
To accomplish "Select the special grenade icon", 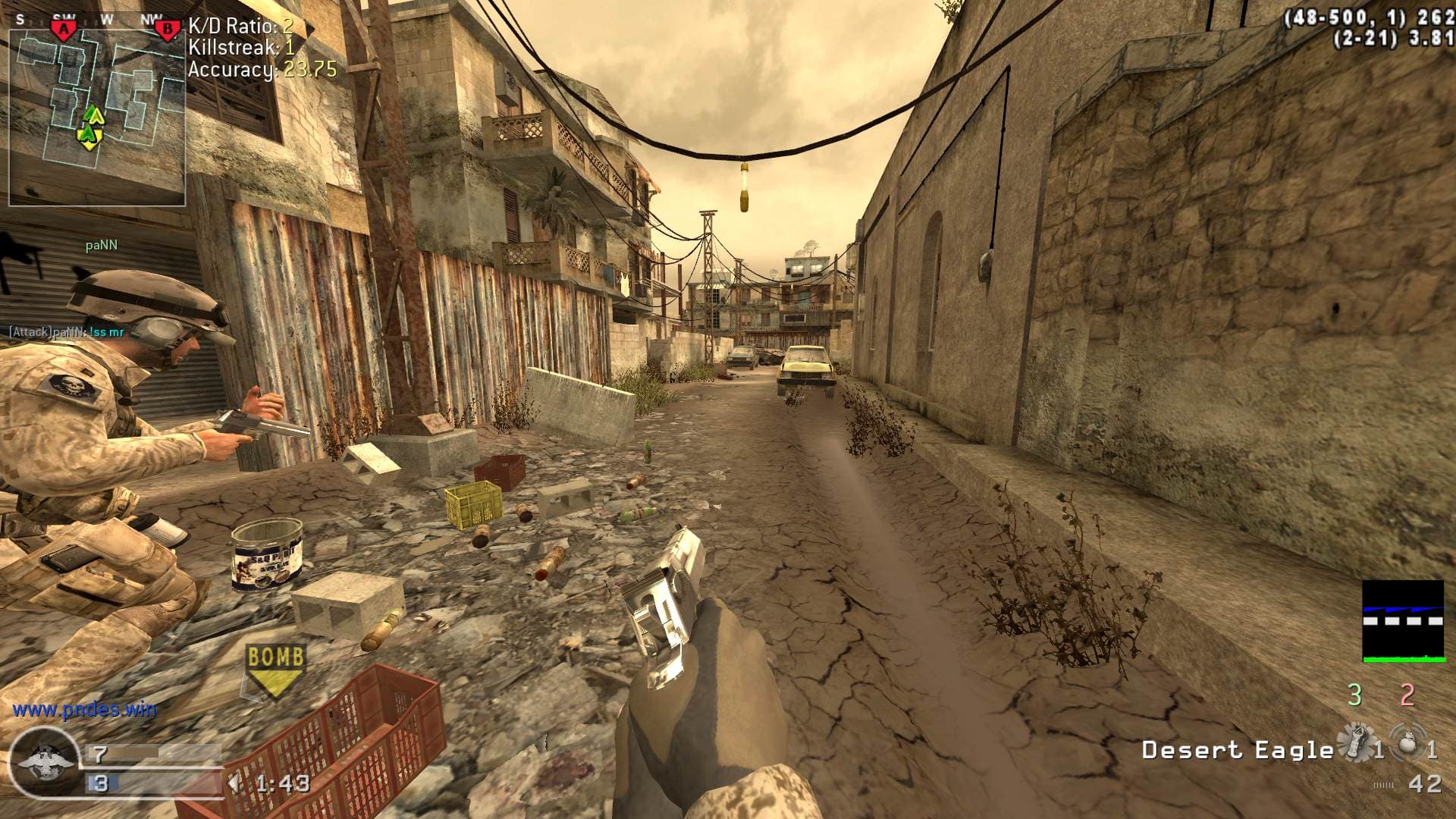I will pos(1354,743).
